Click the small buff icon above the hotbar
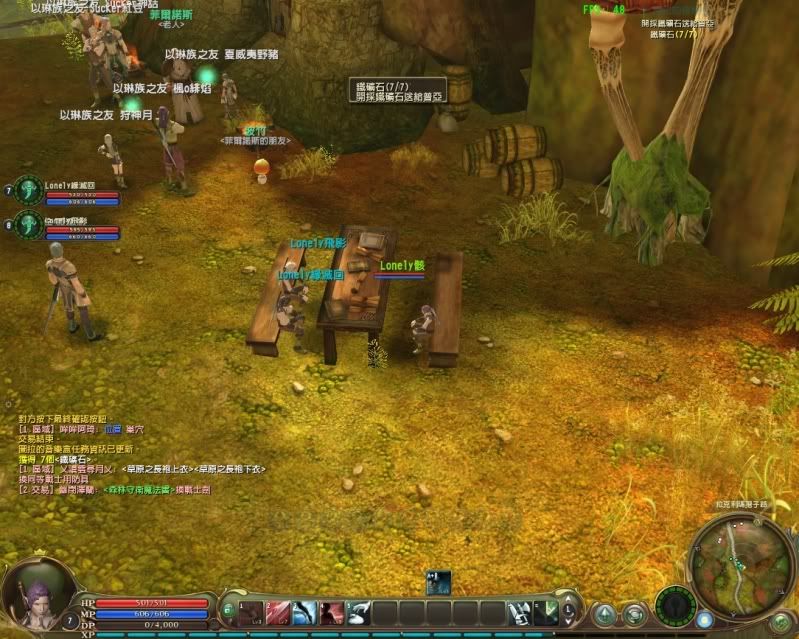The image size is (799, 639). point(438,582)
